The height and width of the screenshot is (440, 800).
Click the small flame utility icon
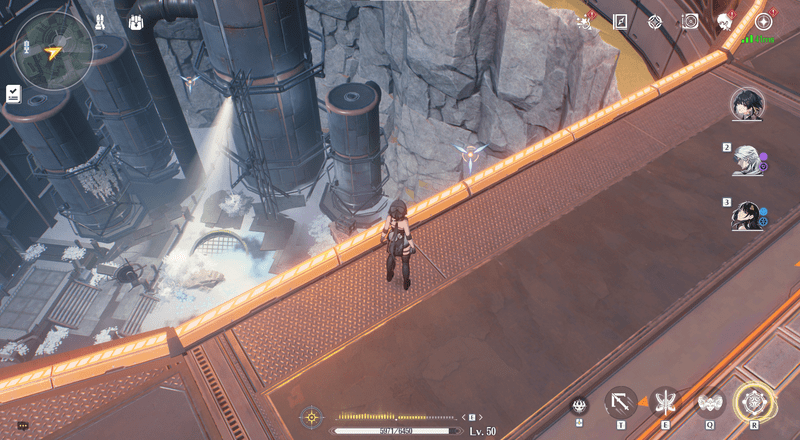pyautogui.click(x=579, y=404)
